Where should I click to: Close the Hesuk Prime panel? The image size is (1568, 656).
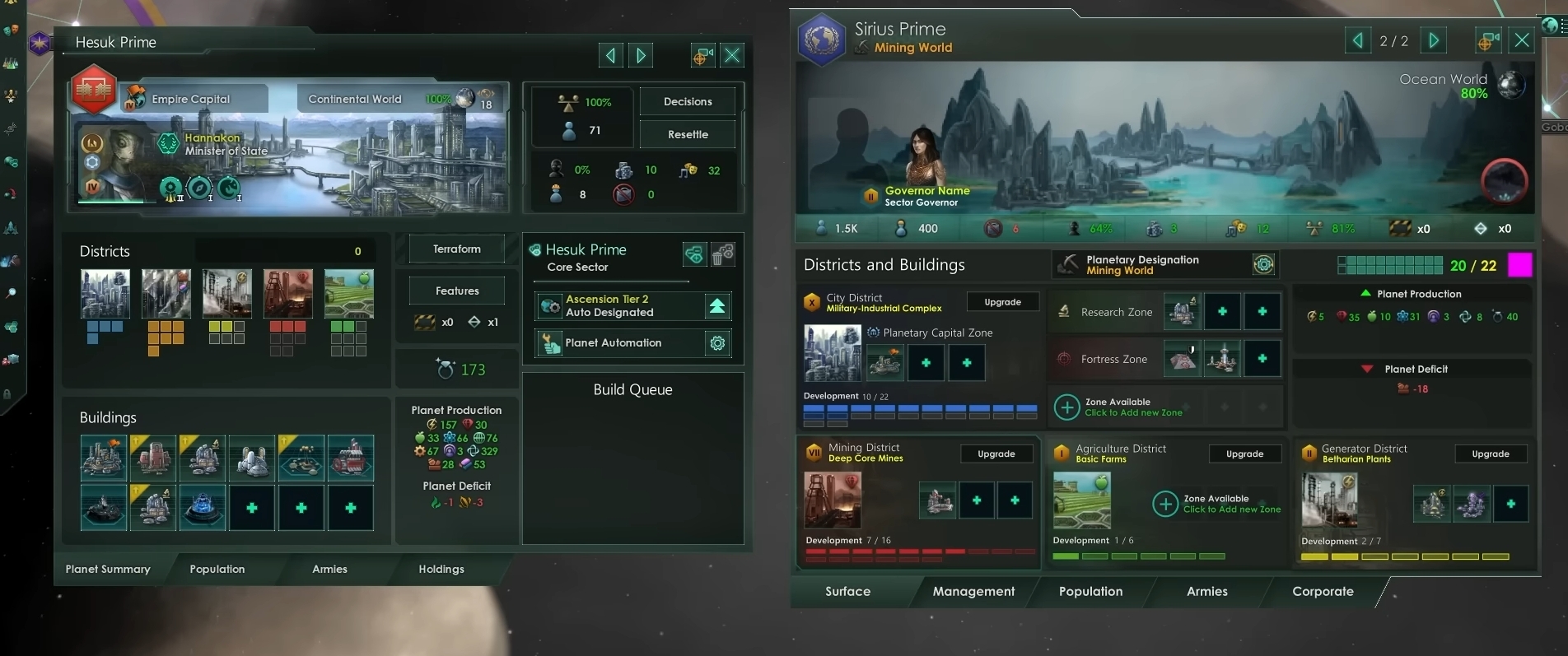(731, 55)
